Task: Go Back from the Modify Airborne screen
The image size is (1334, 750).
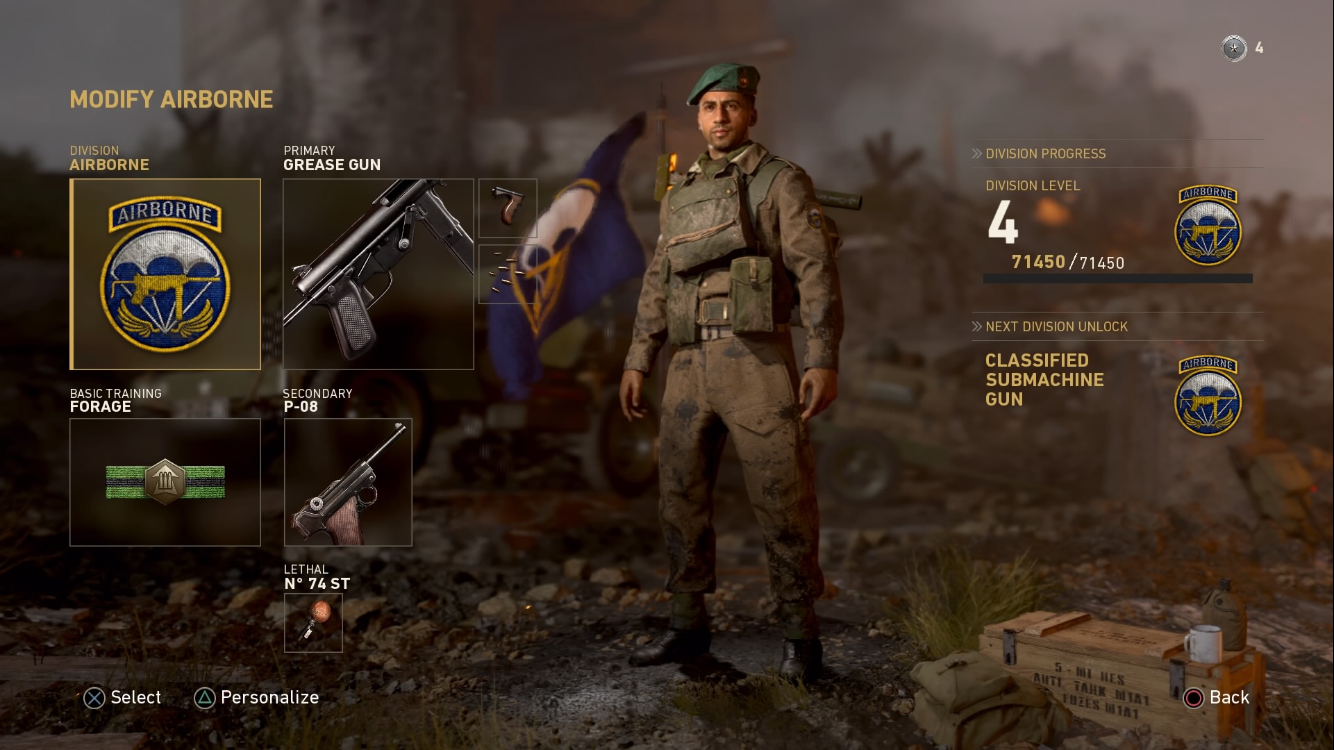Action: [x=1217, y=698]
